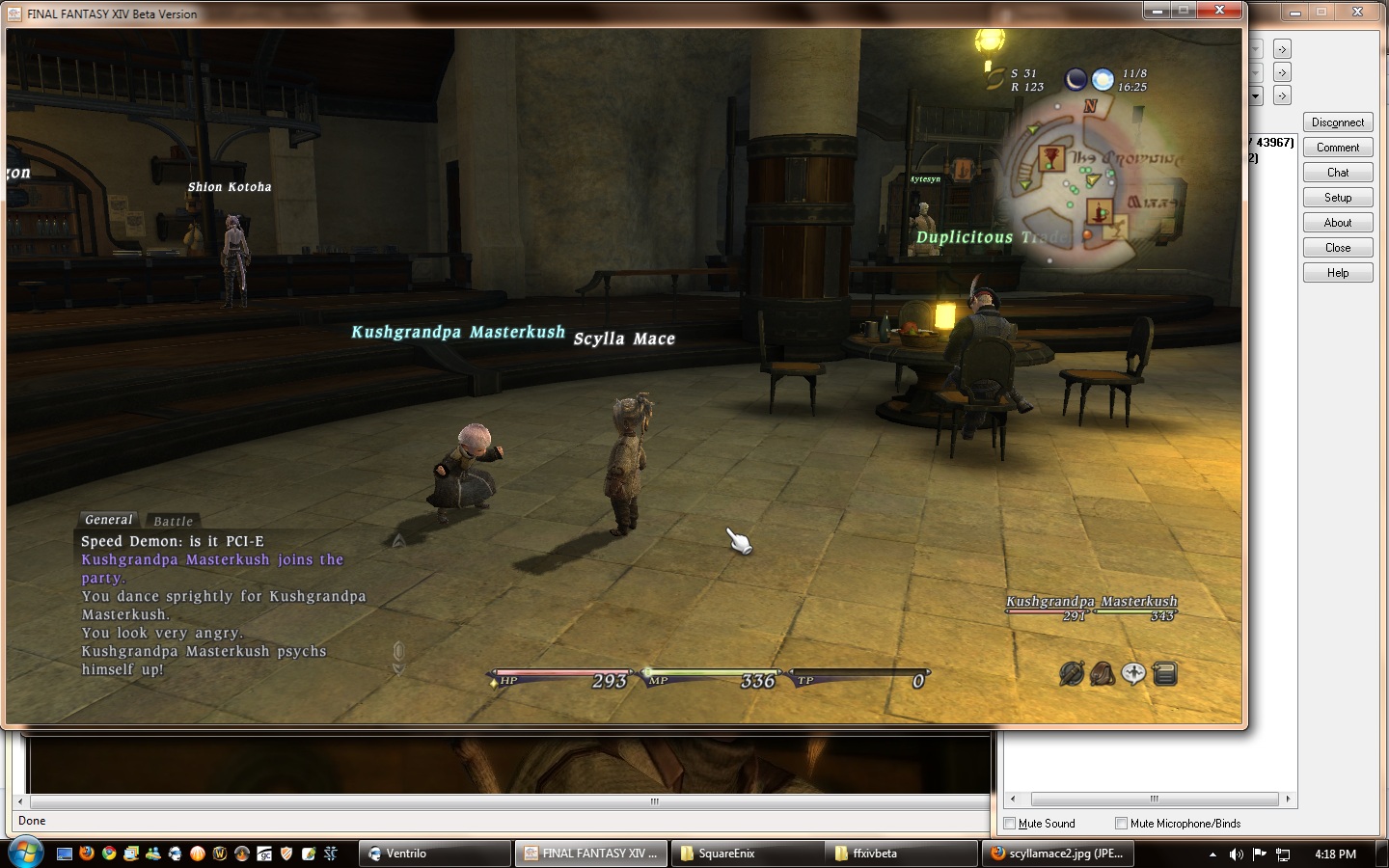Click the sunny weather icon

coord(1103,80)
